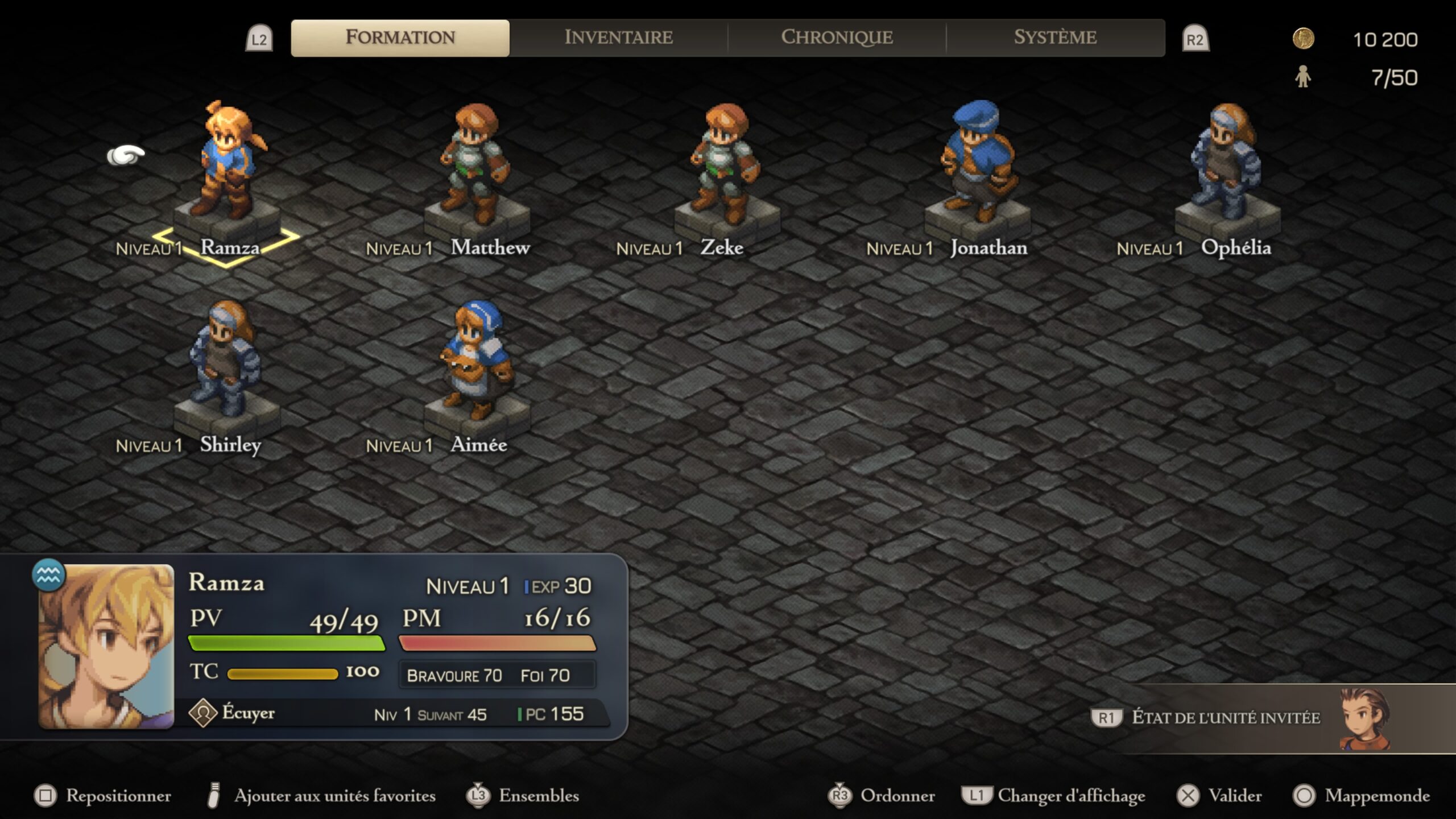Open the Système tab
Viewport: 1456px width, 819px height.
coord(1055,38)
